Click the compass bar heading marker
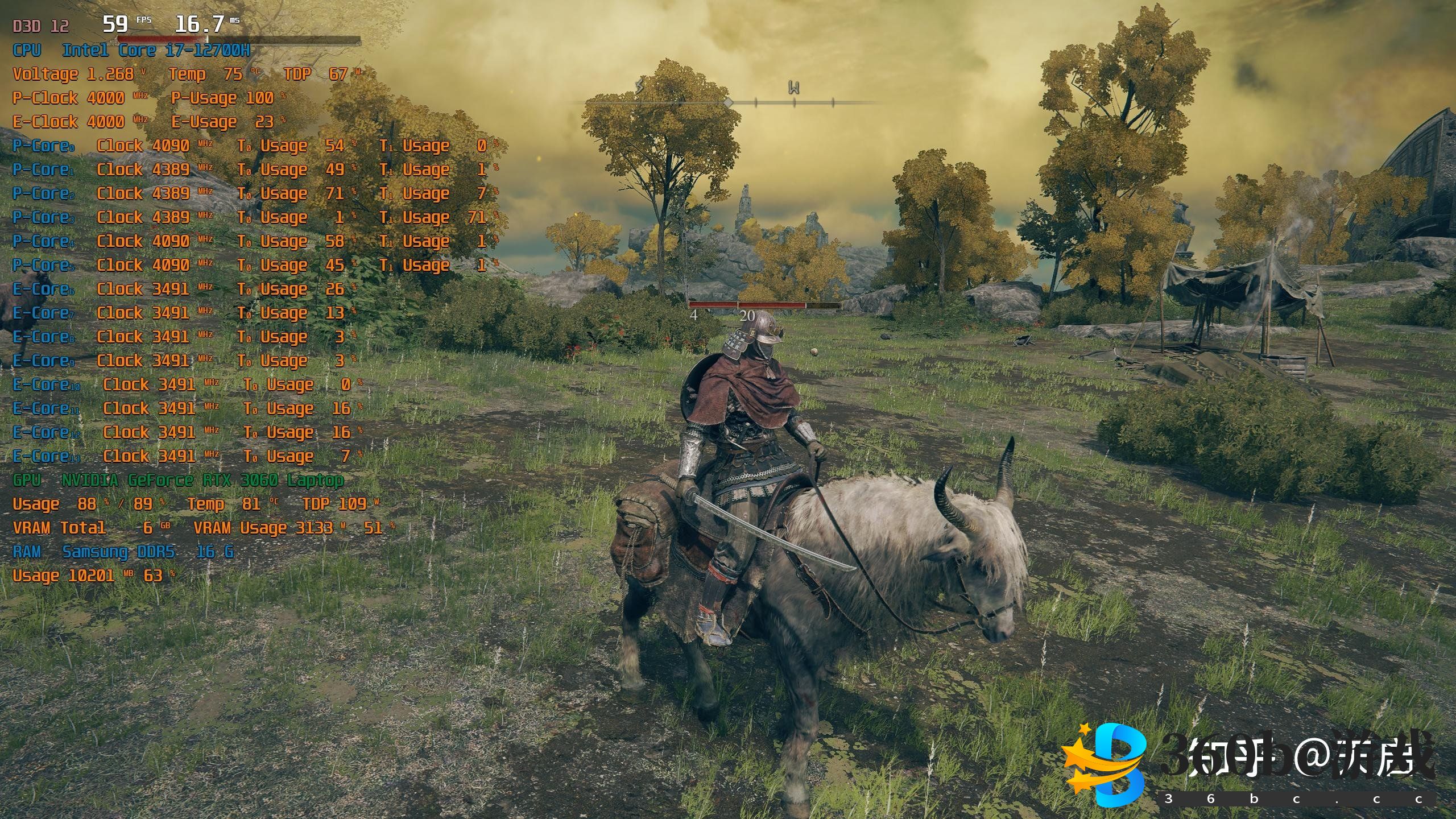 tap(728, 102)
